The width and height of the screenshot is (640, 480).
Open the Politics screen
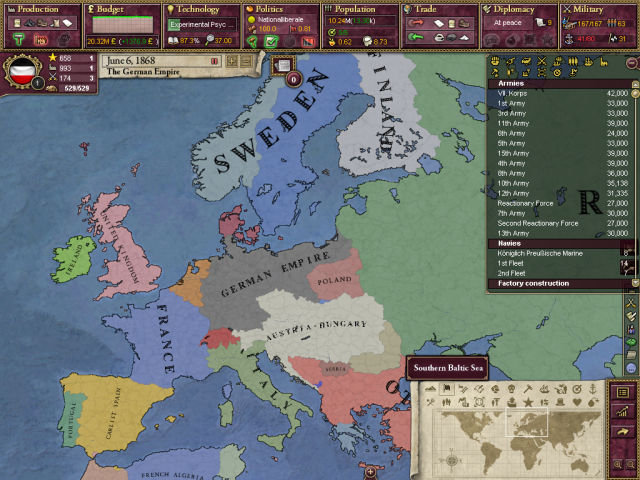pyautogui.click(x=276, y=9)
